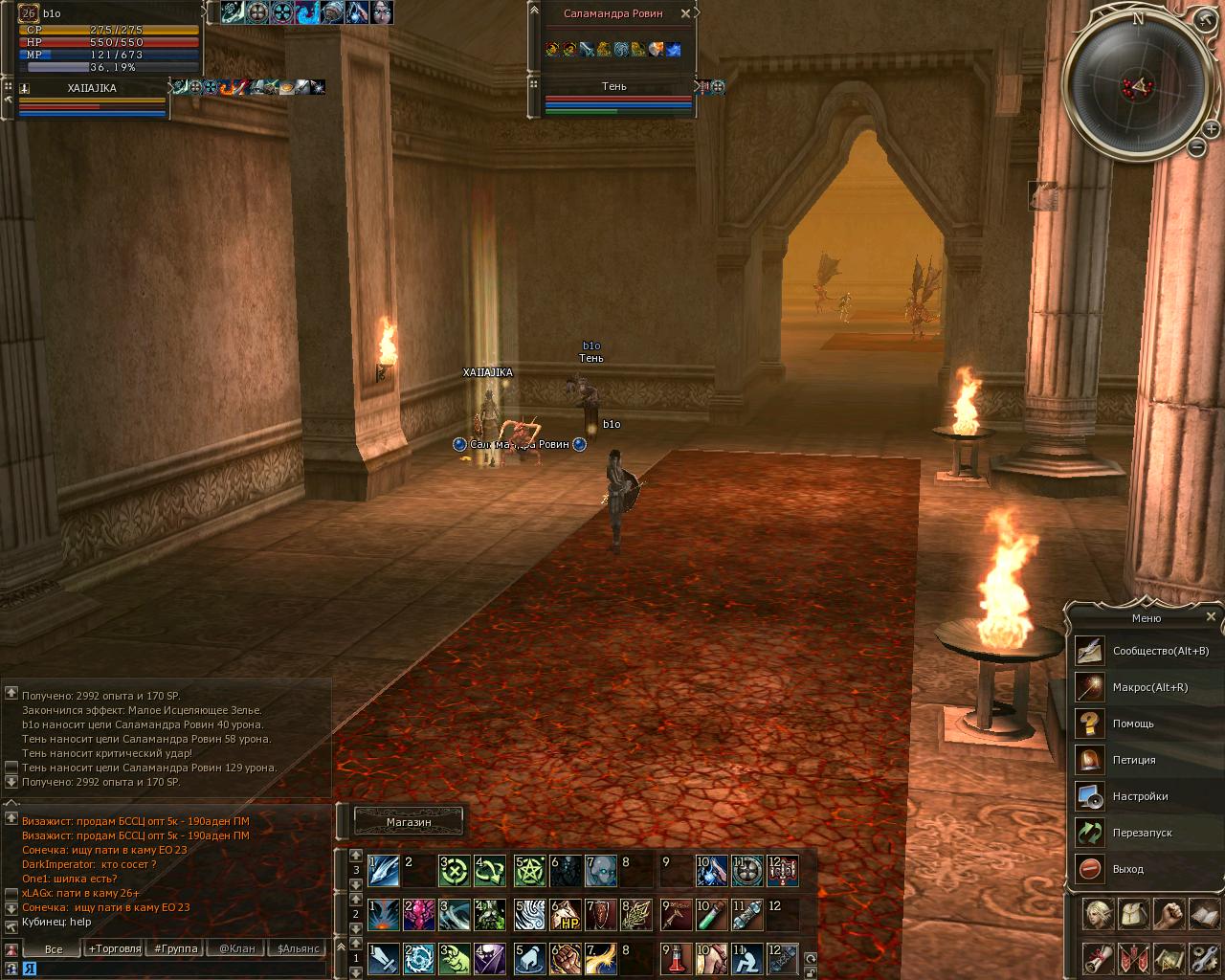Switch chat to the +Торговля tab

tap(114, 948)
